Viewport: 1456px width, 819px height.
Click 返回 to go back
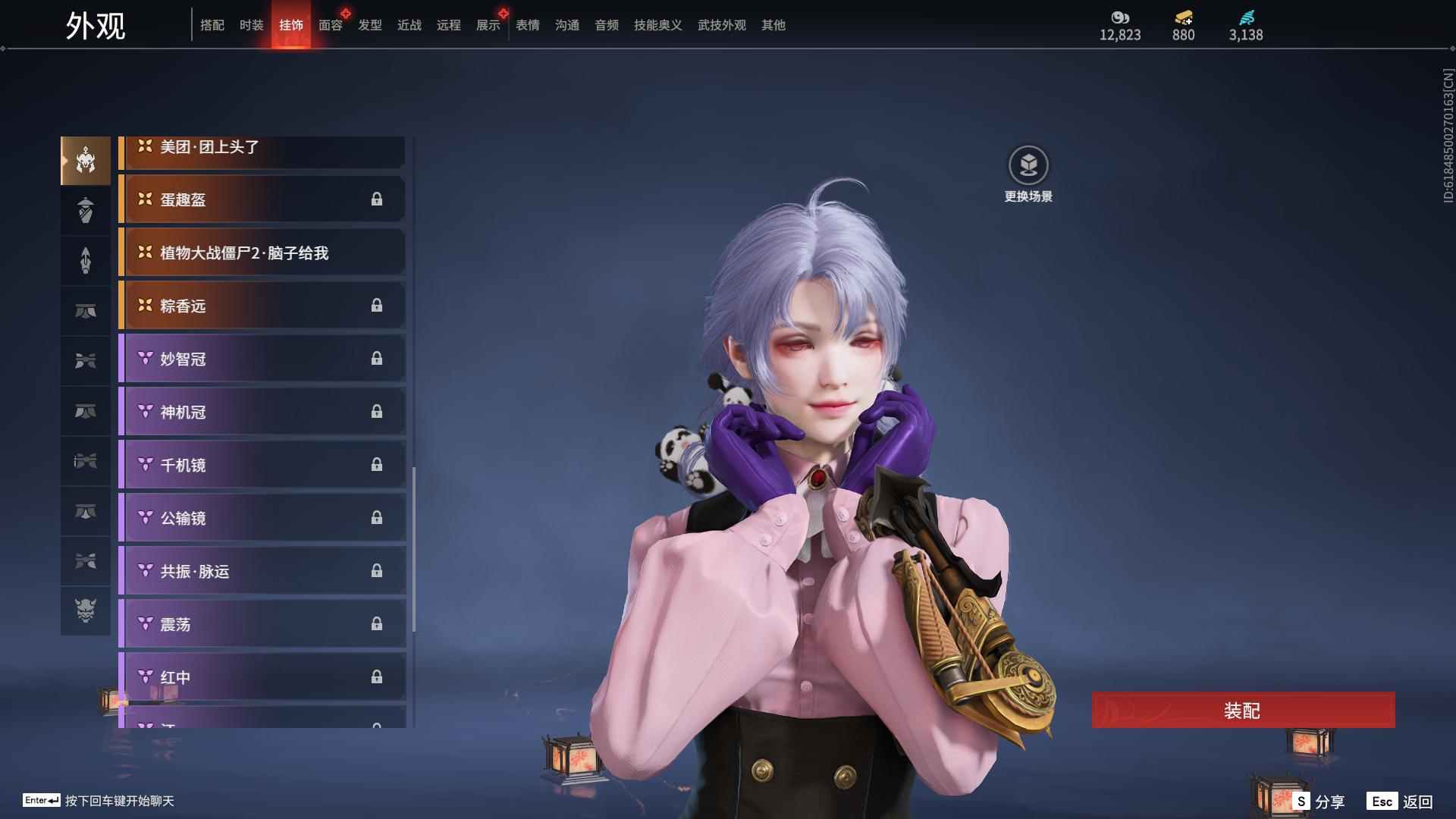click(1401, 802)
